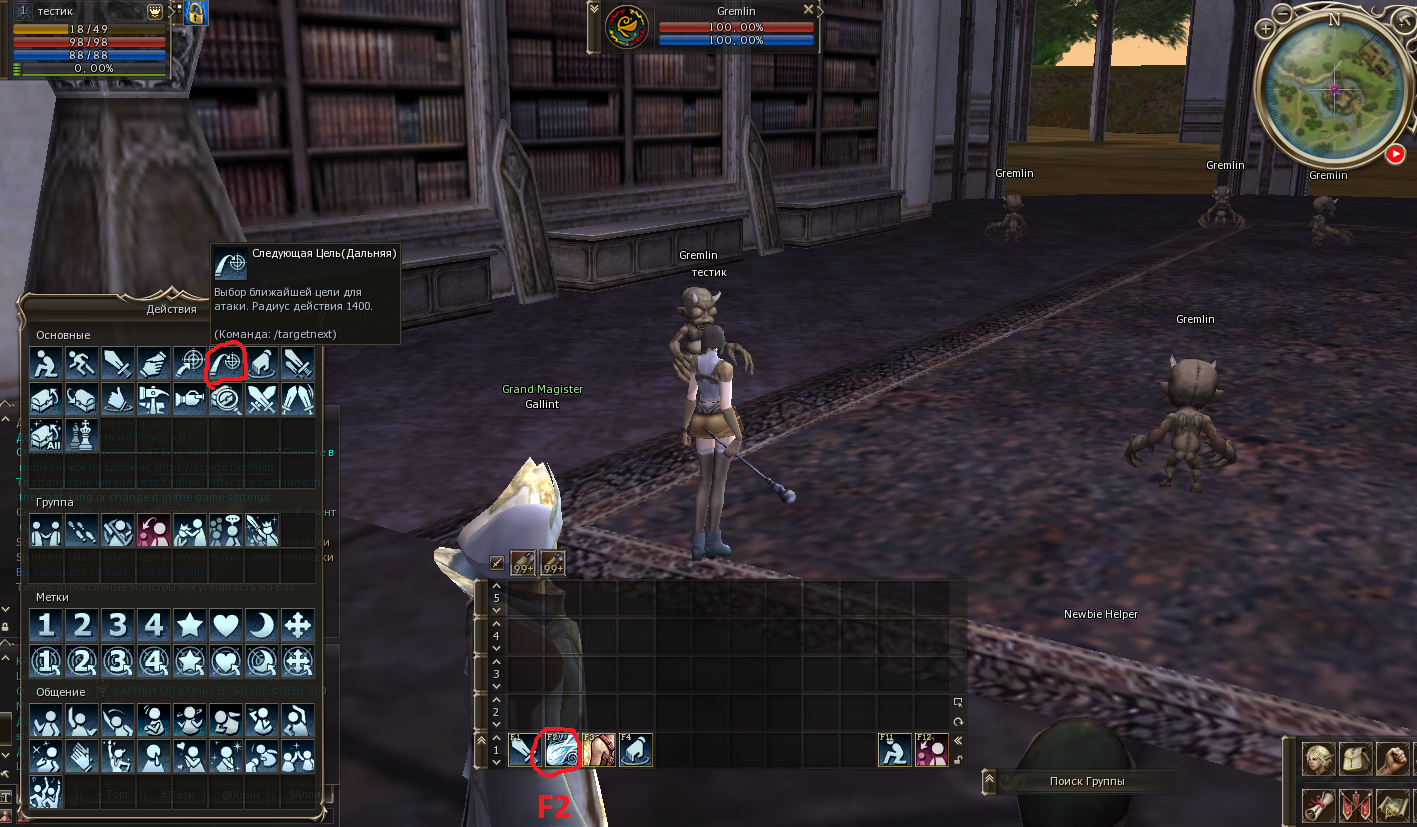Use the sit/stand action in the Actions panel

[x=46, y=363]
